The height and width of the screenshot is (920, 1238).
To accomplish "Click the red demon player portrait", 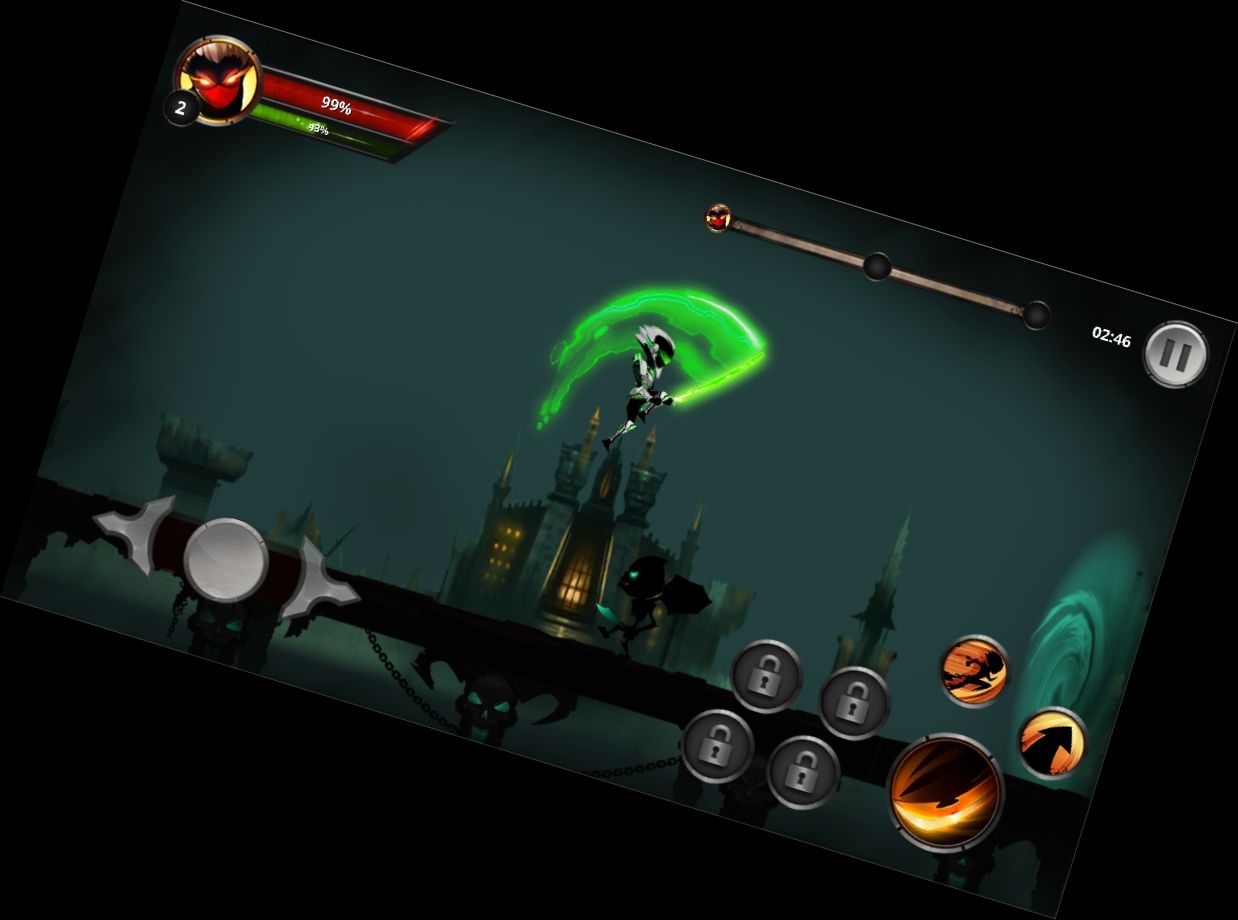I will (218, 80).
